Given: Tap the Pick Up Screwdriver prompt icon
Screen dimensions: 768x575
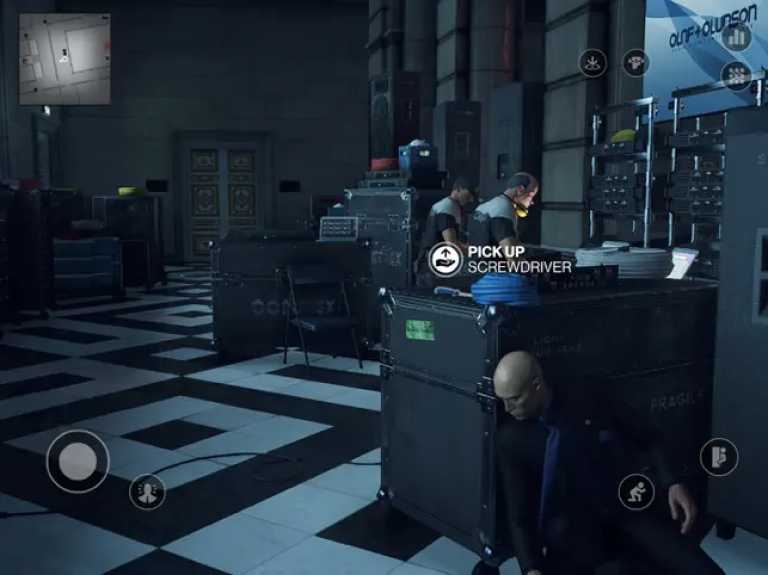Looking at the screenshot, I should [445, 259].
